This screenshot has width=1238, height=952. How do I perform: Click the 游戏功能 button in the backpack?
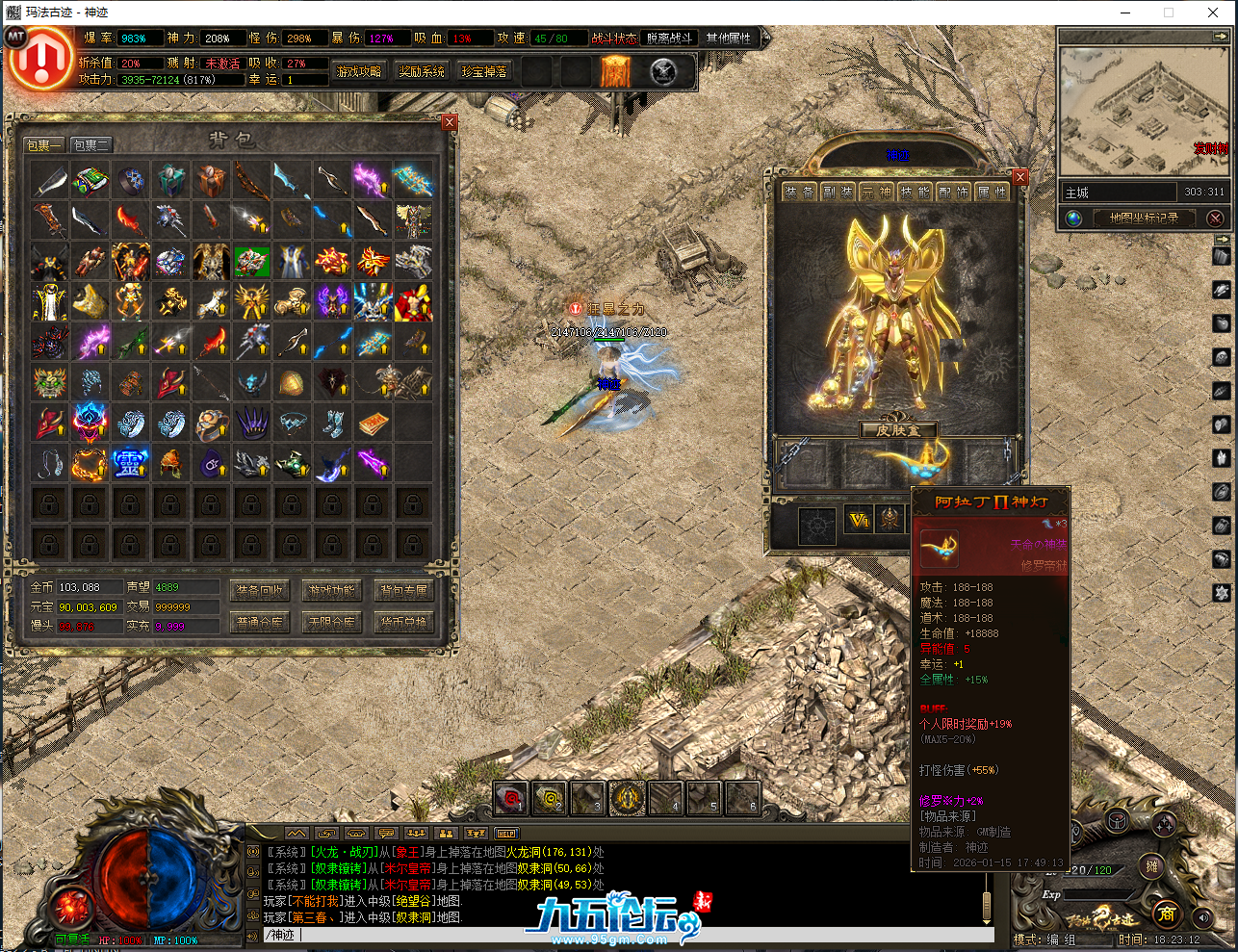331,591
